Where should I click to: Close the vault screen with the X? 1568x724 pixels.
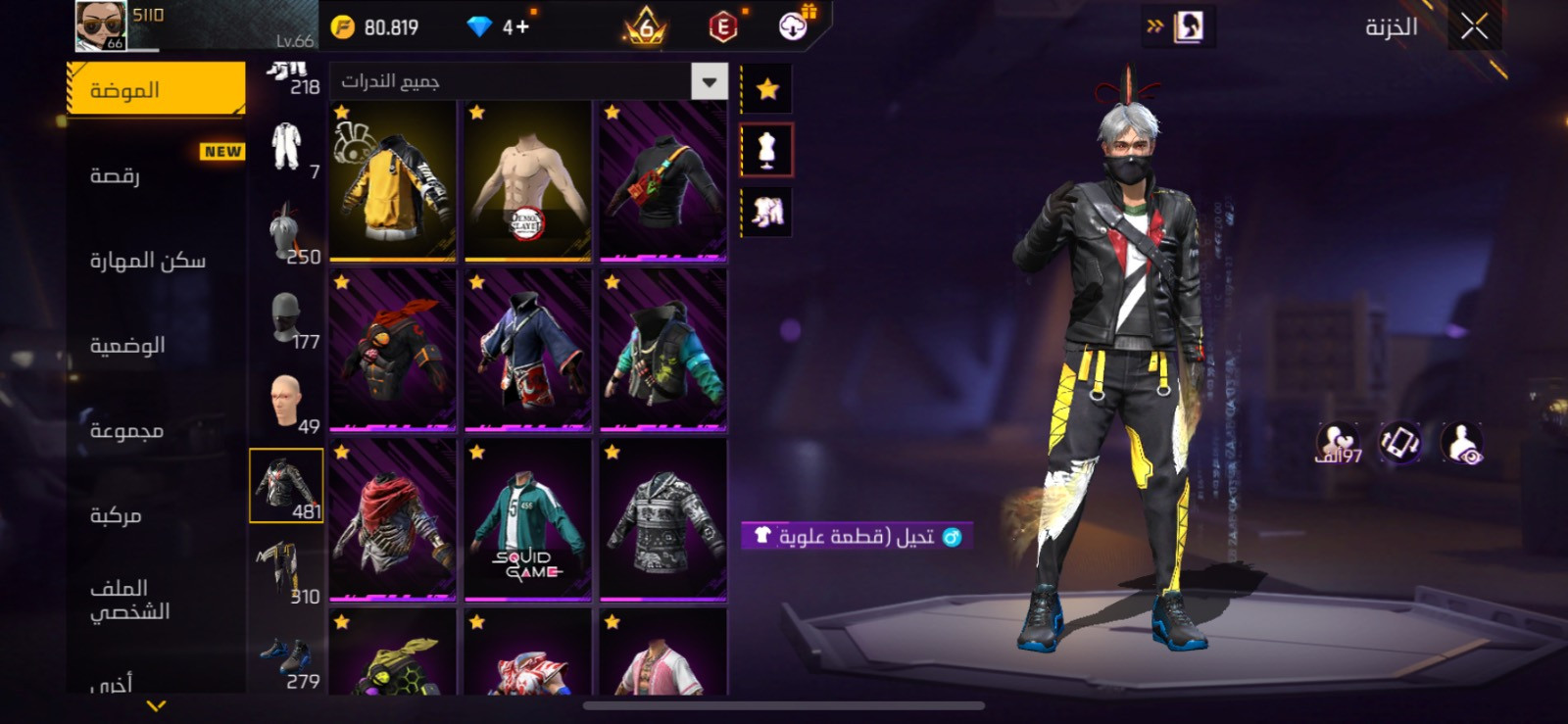[x=1474, y=27]
